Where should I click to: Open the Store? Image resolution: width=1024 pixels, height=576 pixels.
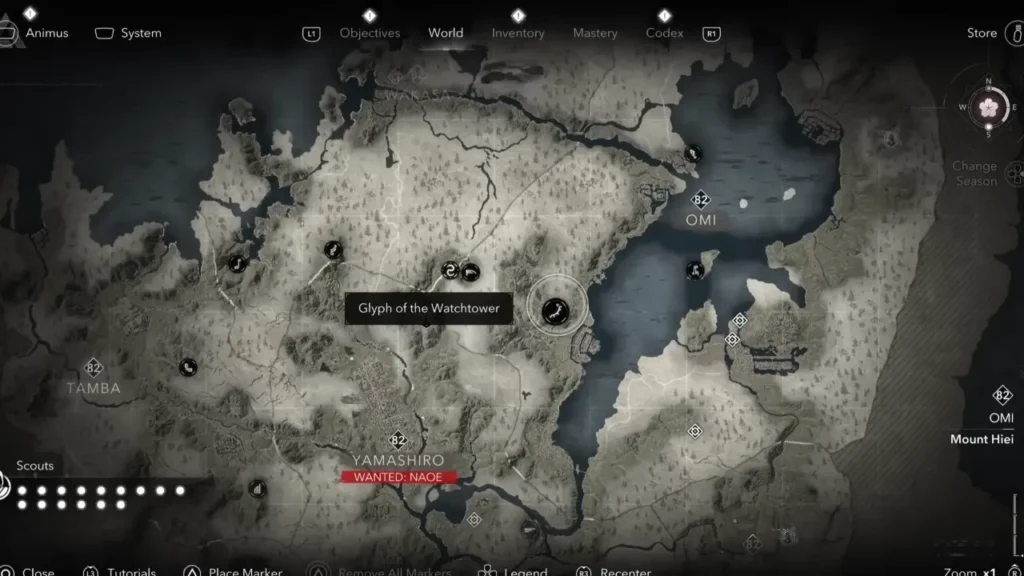tap(982, 33)
